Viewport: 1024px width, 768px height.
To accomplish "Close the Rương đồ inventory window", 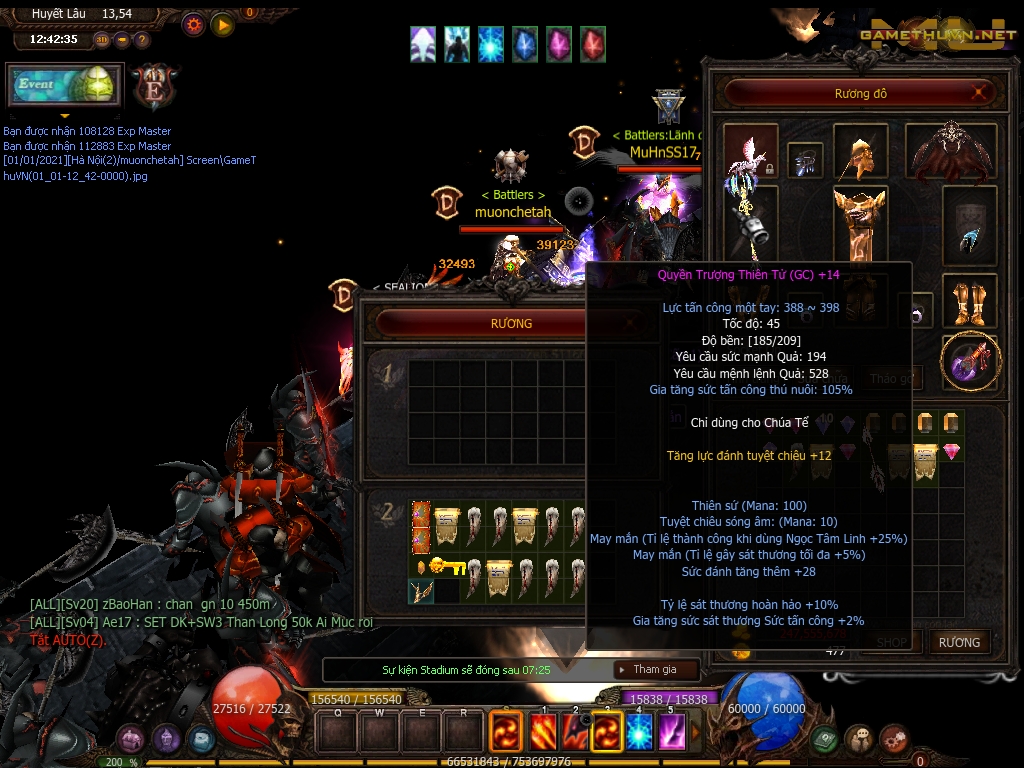I will click(982, 94).
